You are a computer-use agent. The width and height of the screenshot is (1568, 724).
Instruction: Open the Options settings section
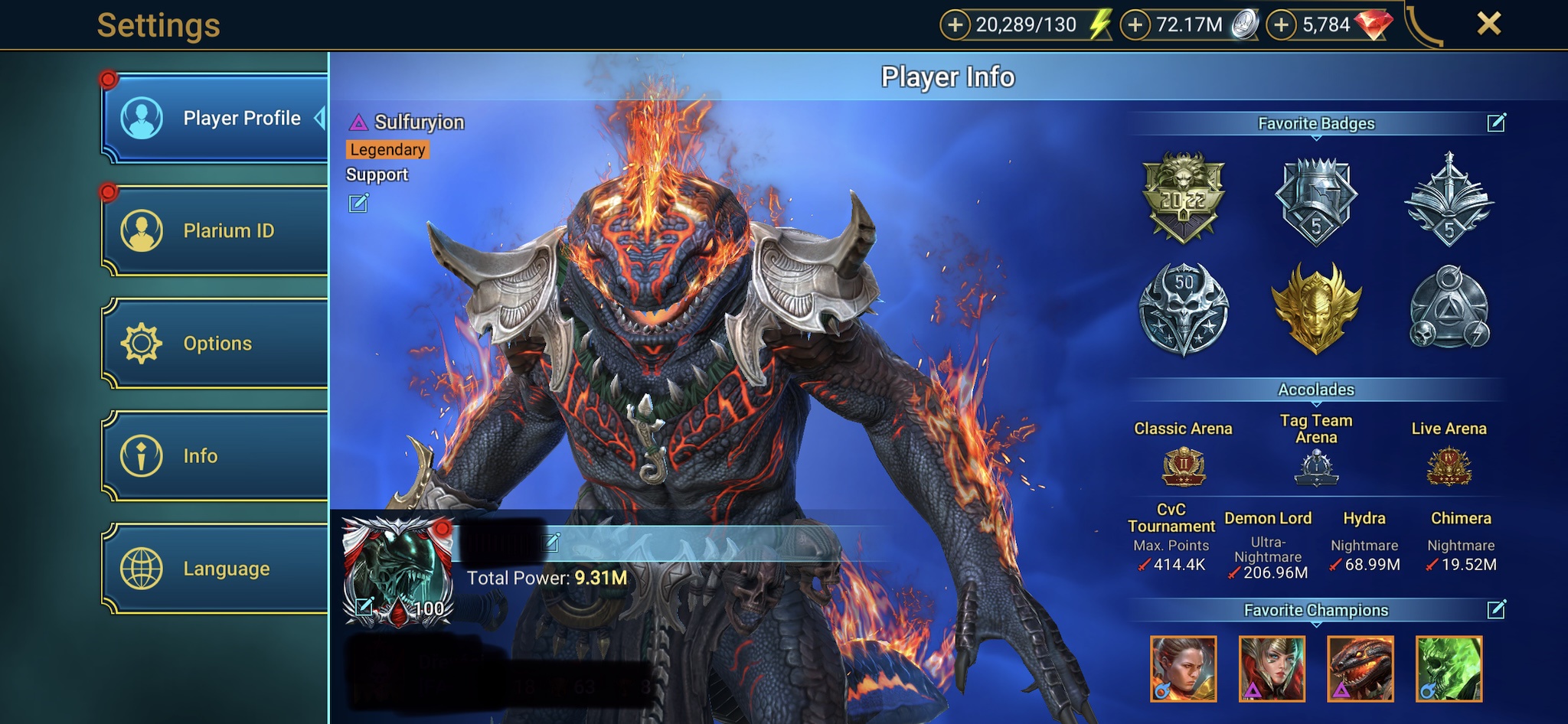216,343
